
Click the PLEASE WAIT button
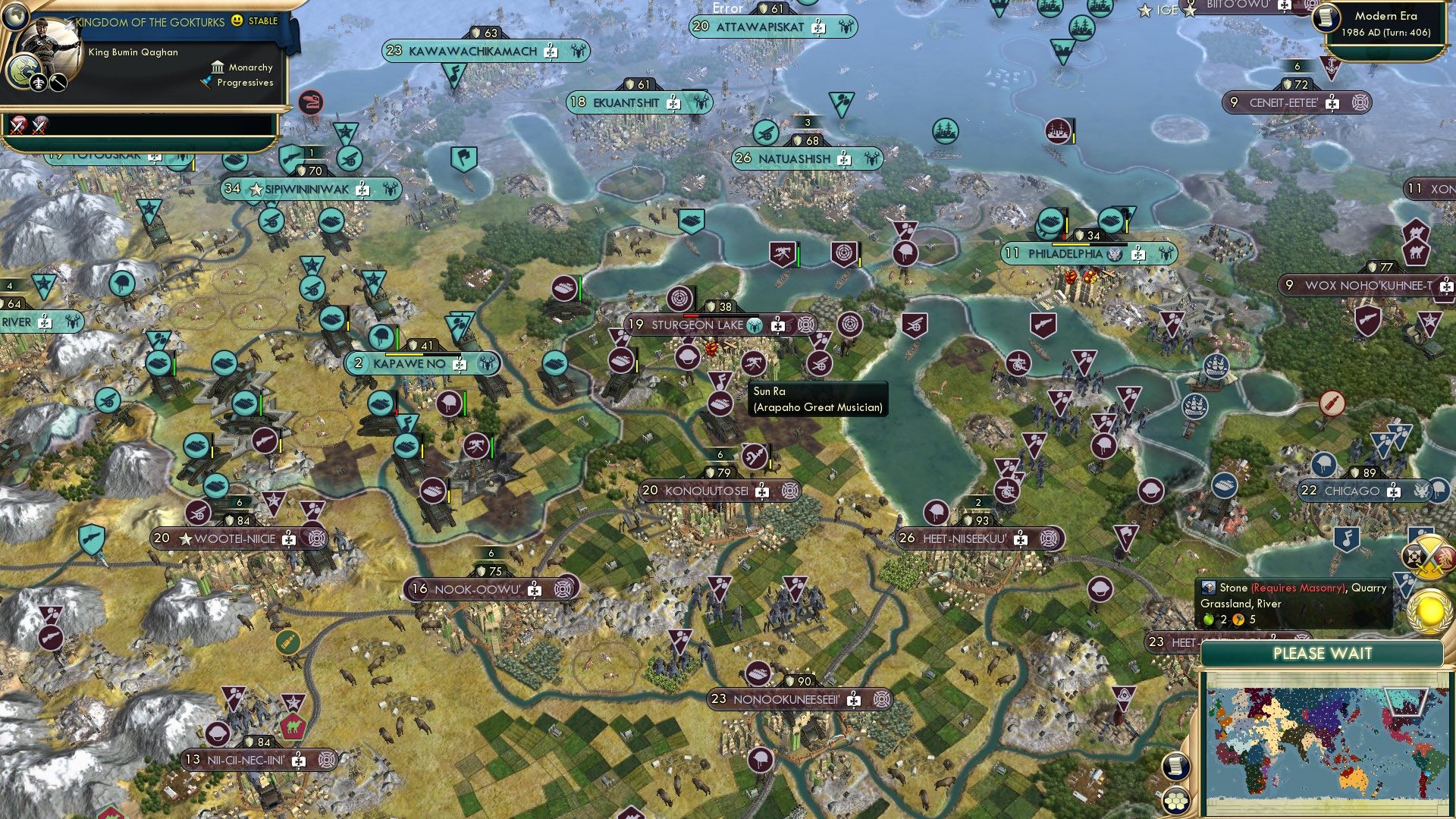coord(1323,653)
